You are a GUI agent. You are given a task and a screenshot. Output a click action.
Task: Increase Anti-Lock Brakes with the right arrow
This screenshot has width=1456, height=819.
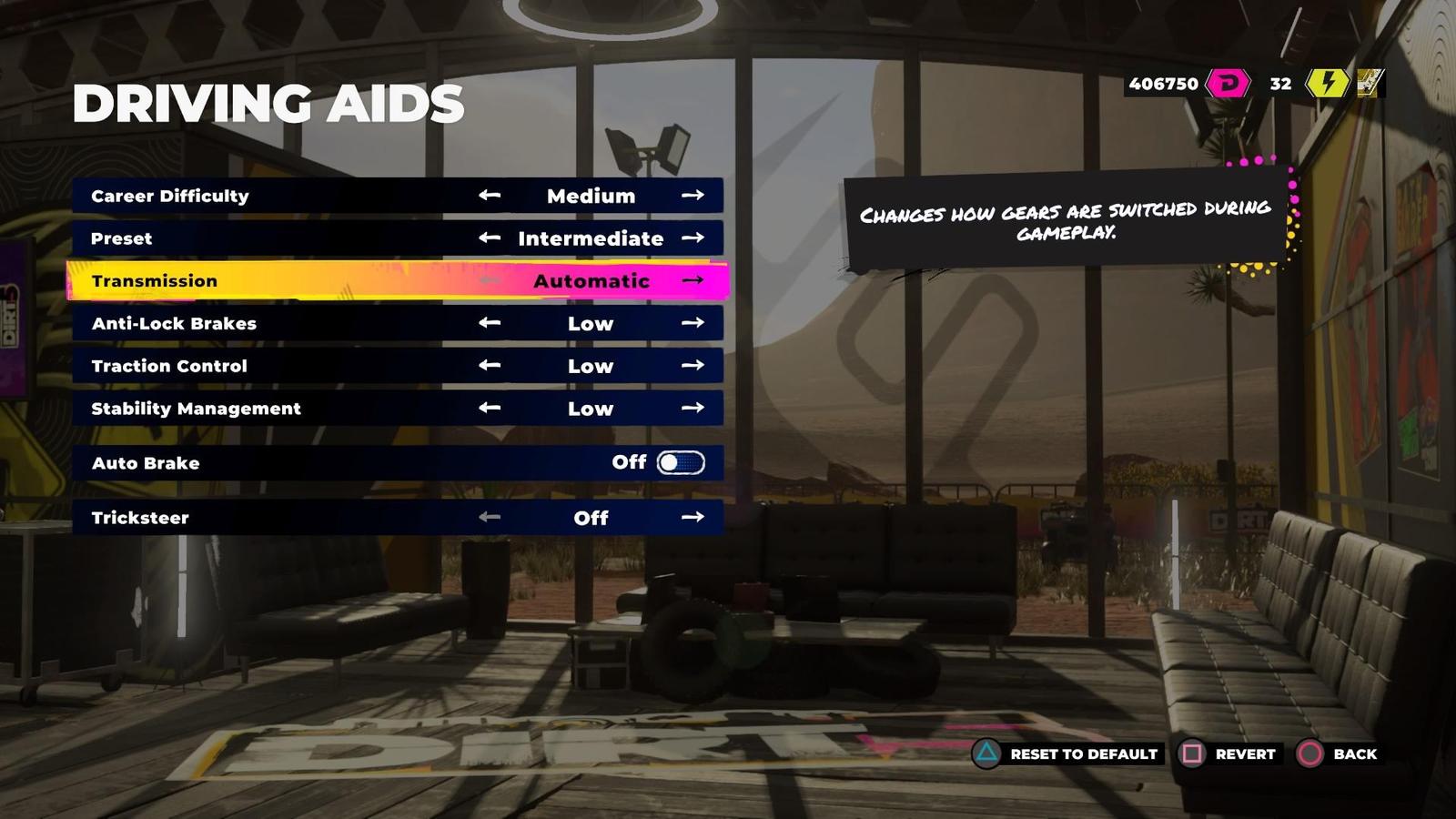694,323
